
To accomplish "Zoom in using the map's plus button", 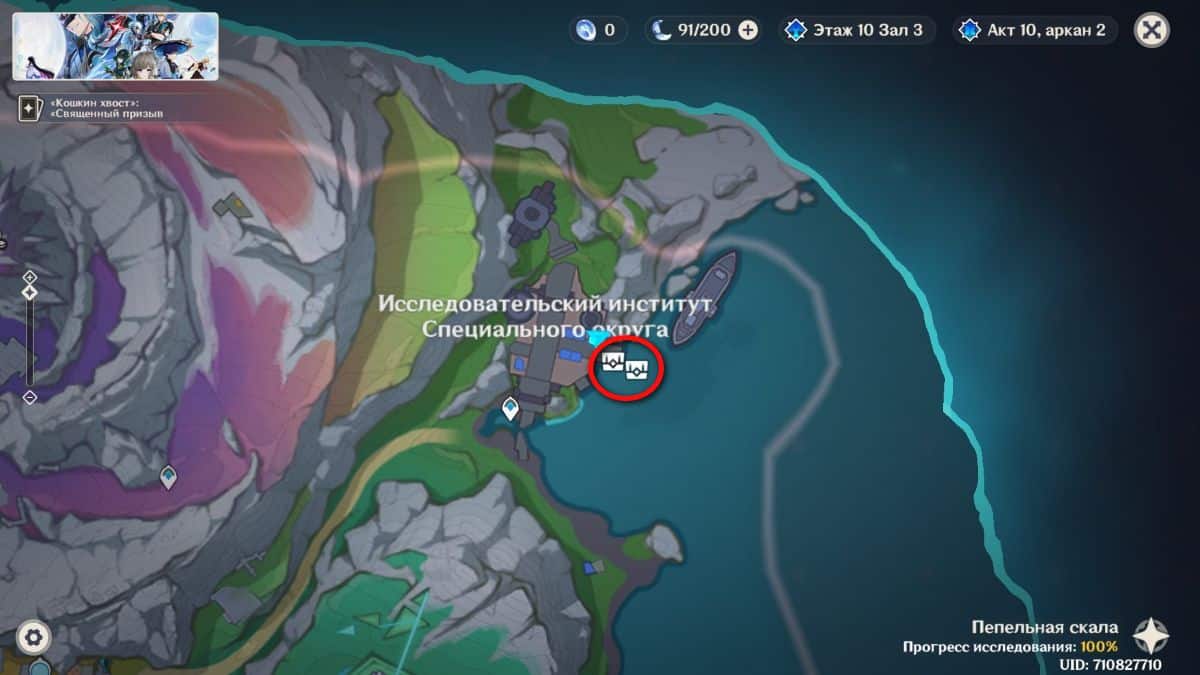I will tap(30, 277).
